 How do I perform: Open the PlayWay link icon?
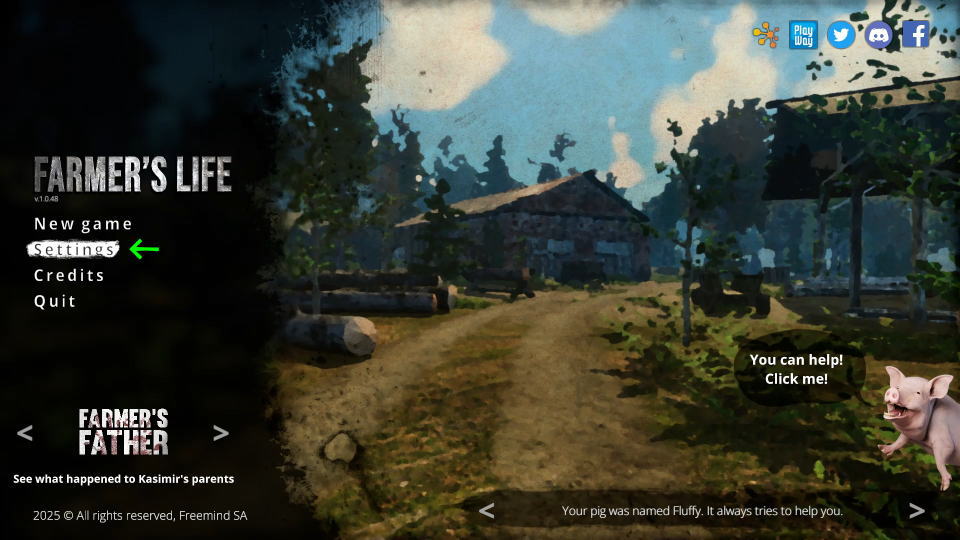pyautogui.click(x=803, y=35)
